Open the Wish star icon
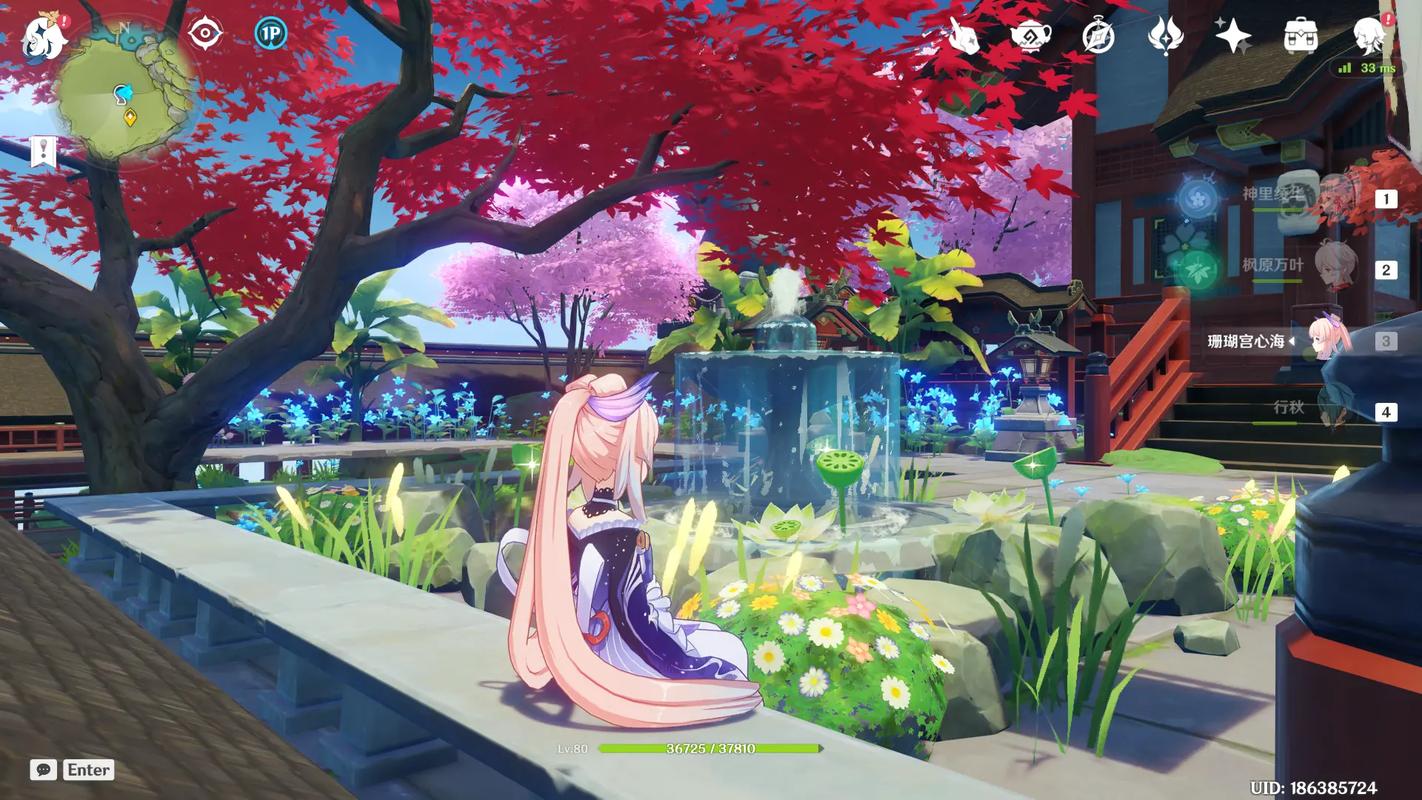The width and height of the screenshot is (1422, 800). [x=1233, y=37]
